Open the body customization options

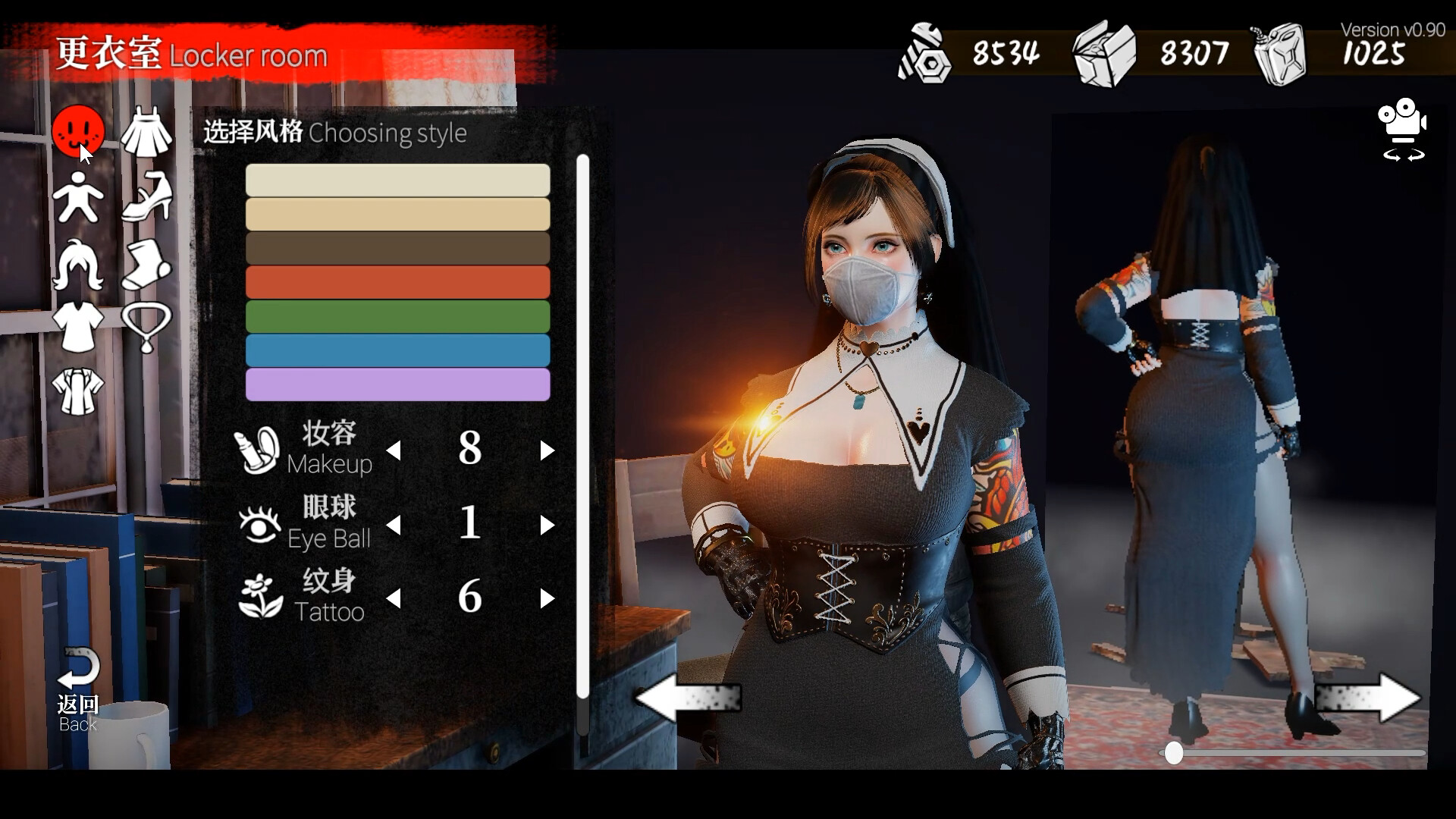[x=79, y=196]
